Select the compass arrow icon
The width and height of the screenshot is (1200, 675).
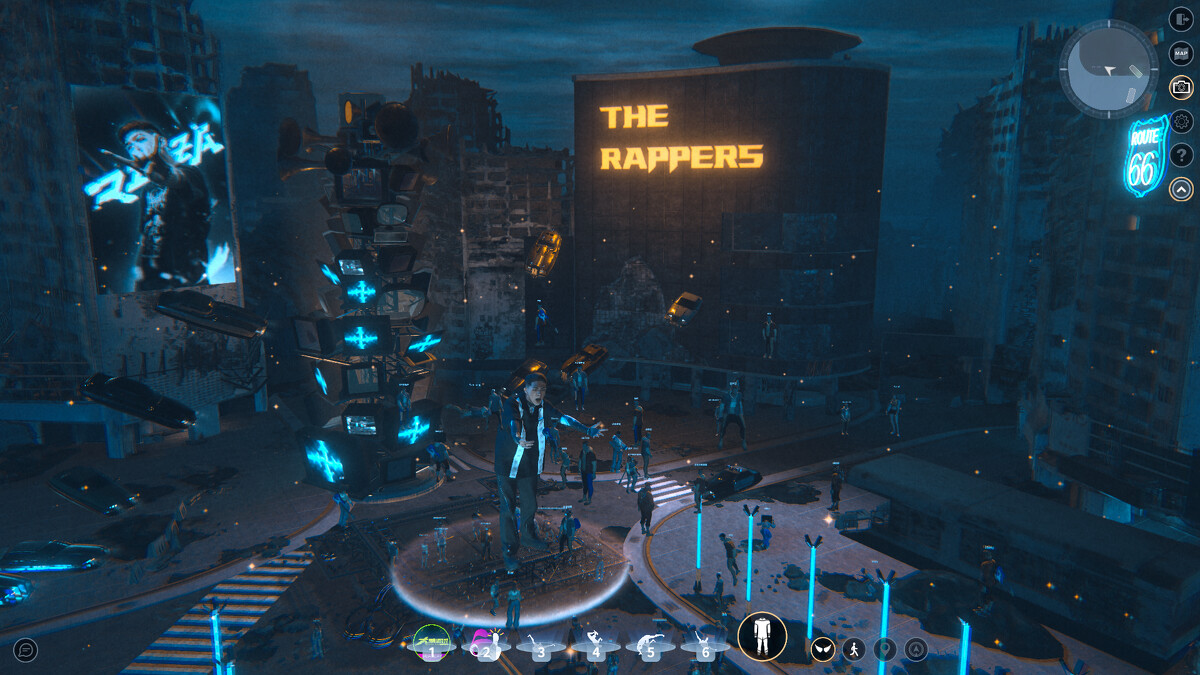coord(916,650)
